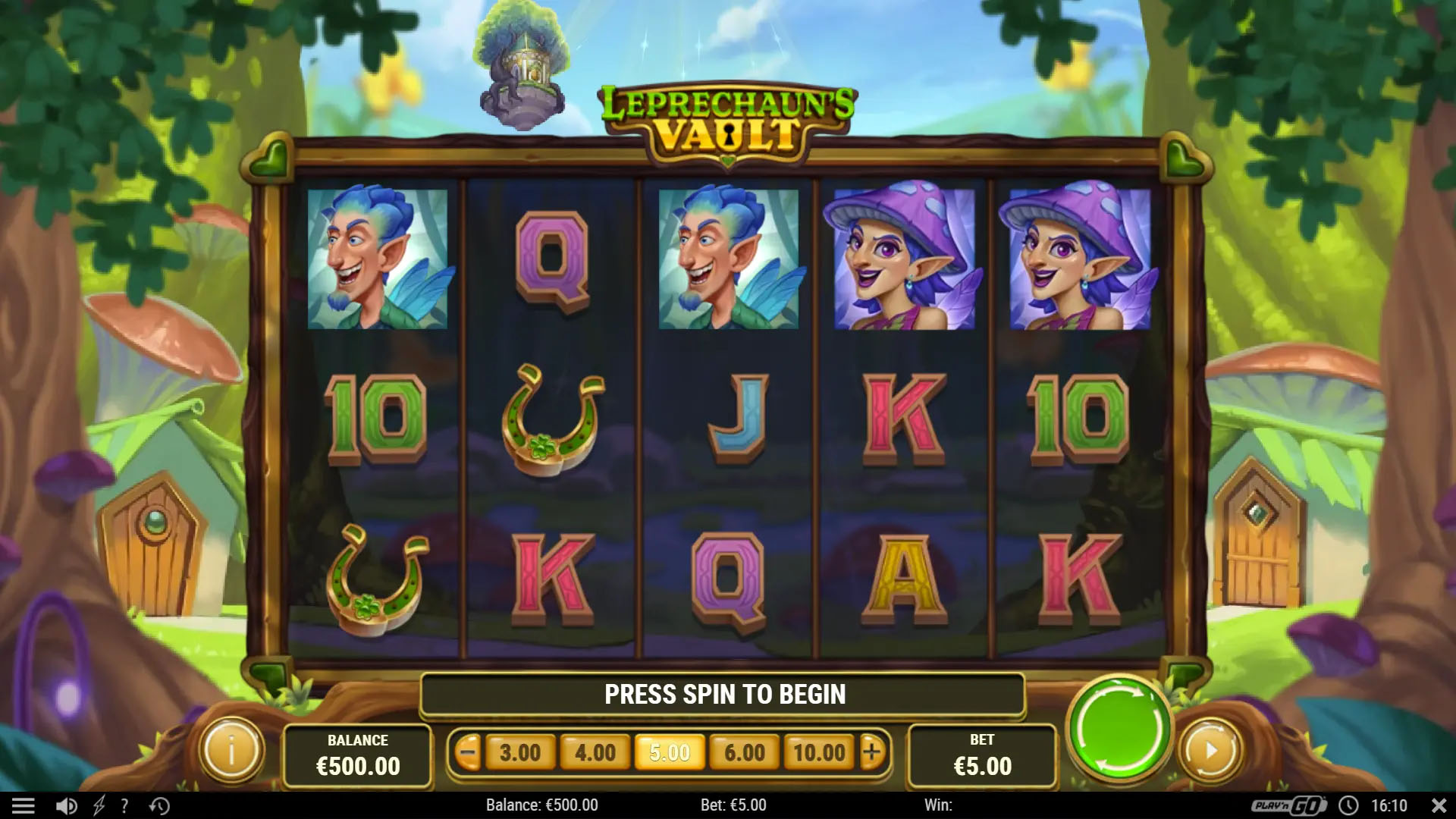
Task: Start autoplay with the gold play button
Action: (1211, 751)
